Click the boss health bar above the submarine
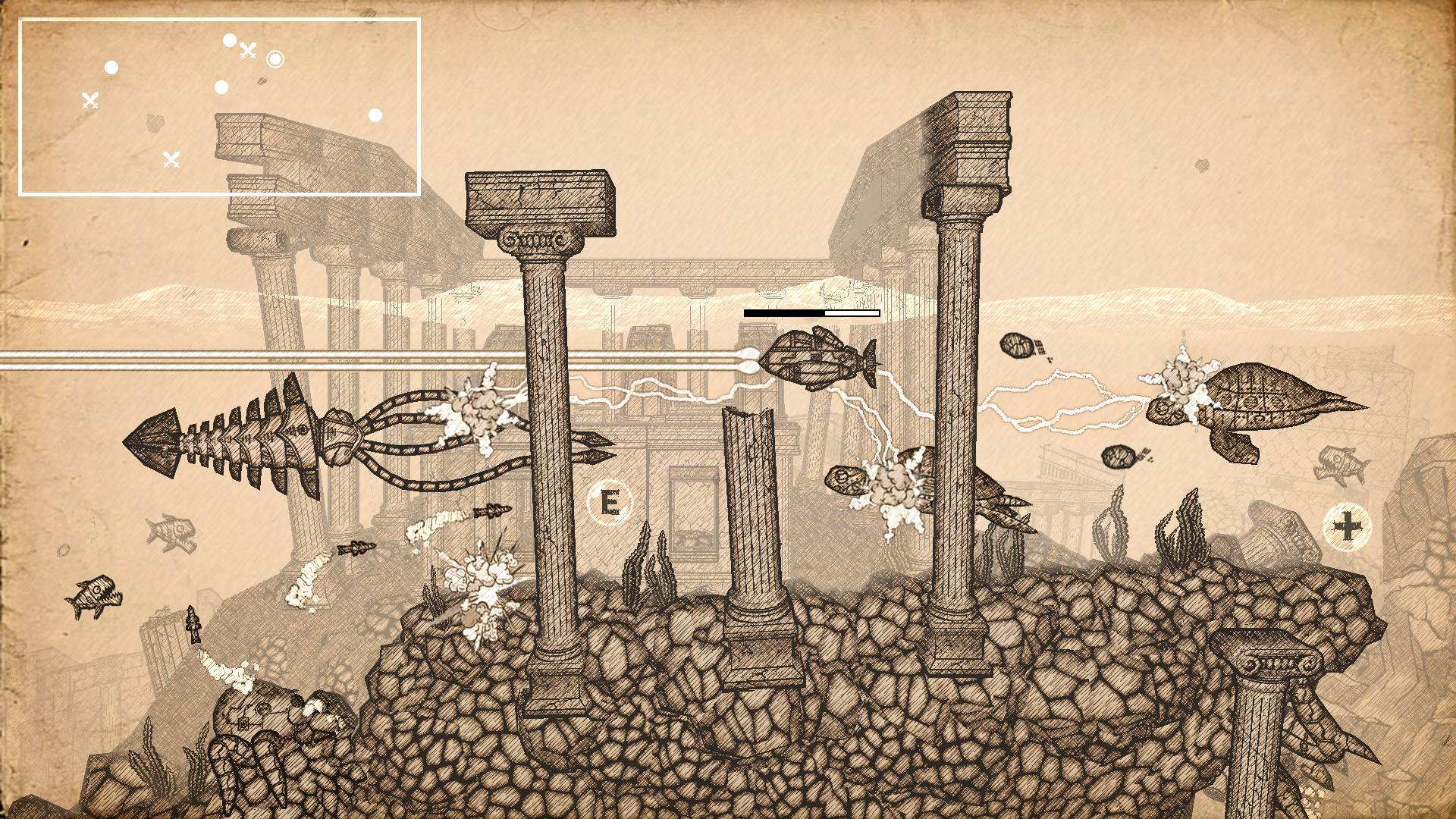 point(811,311)
